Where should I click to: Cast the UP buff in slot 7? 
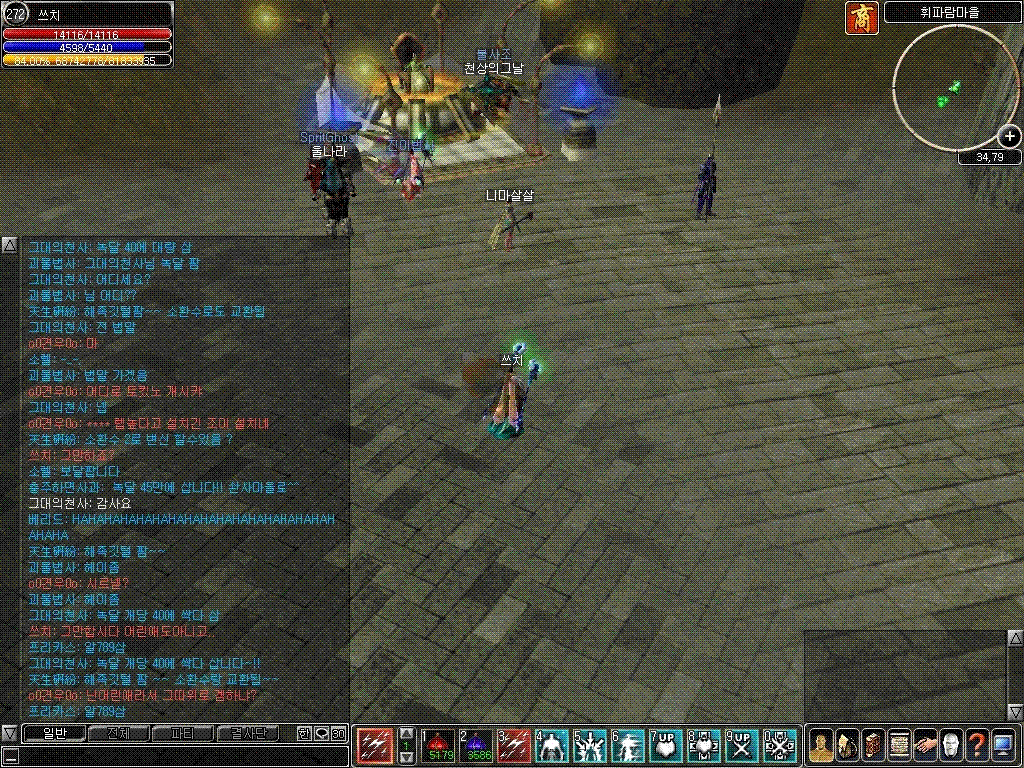665,746
